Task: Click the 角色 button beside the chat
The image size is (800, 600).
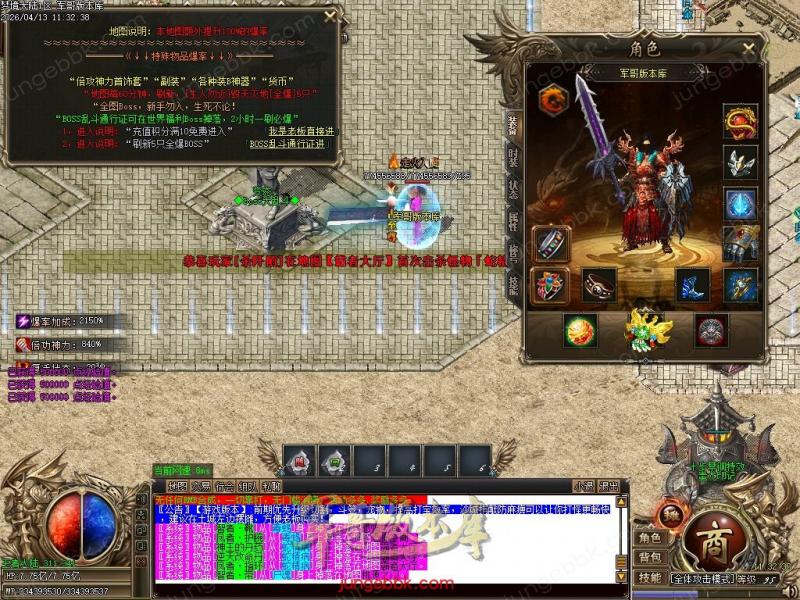Action: 650,538
